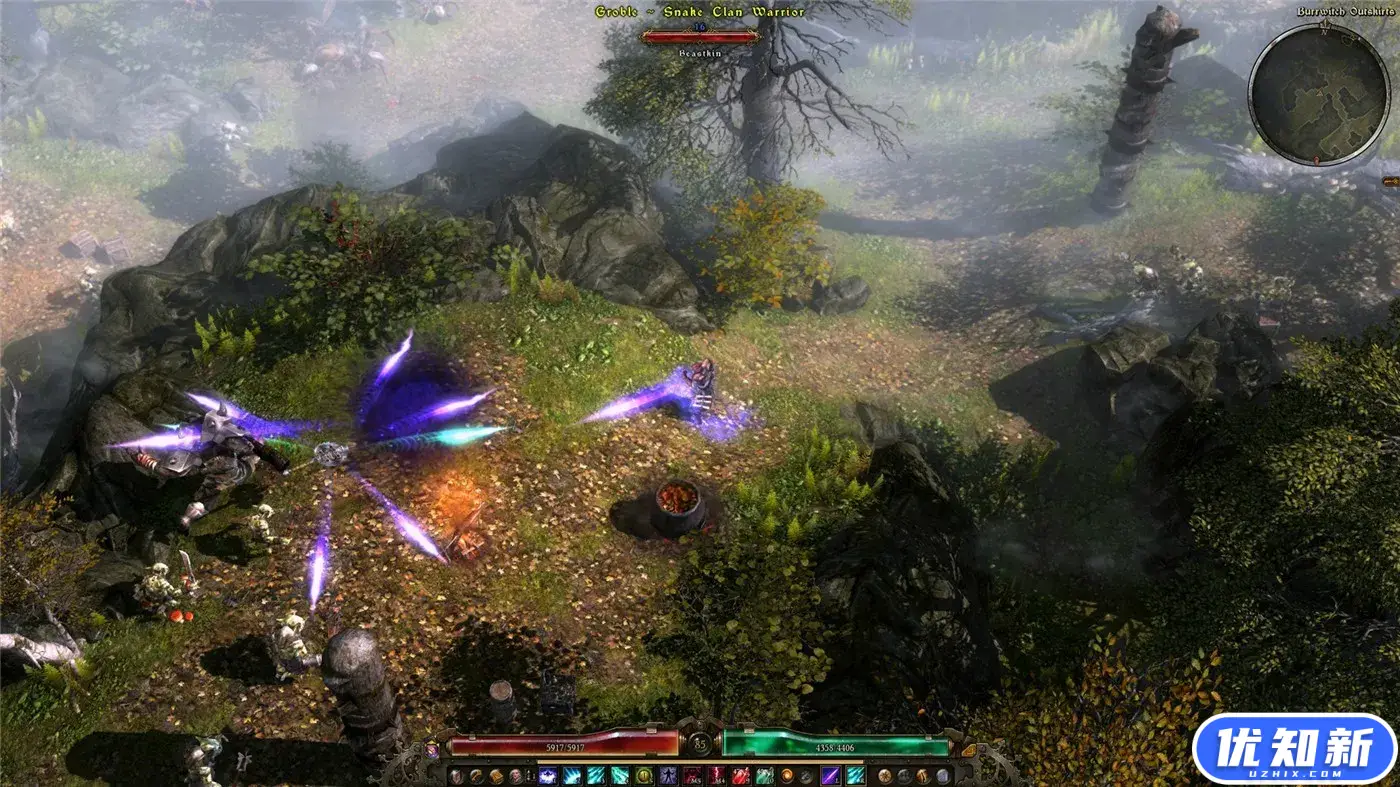Click the ornament above the level 85 medallion
This screenshot has width=1400, height=787.
point(700,723)
